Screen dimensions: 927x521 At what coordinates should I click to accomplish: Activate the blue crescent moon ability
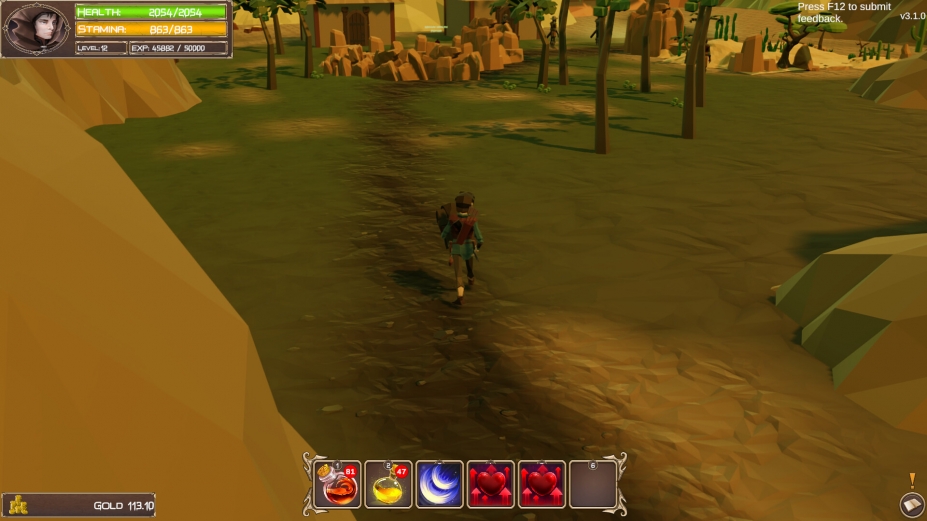tap(440, 485)
